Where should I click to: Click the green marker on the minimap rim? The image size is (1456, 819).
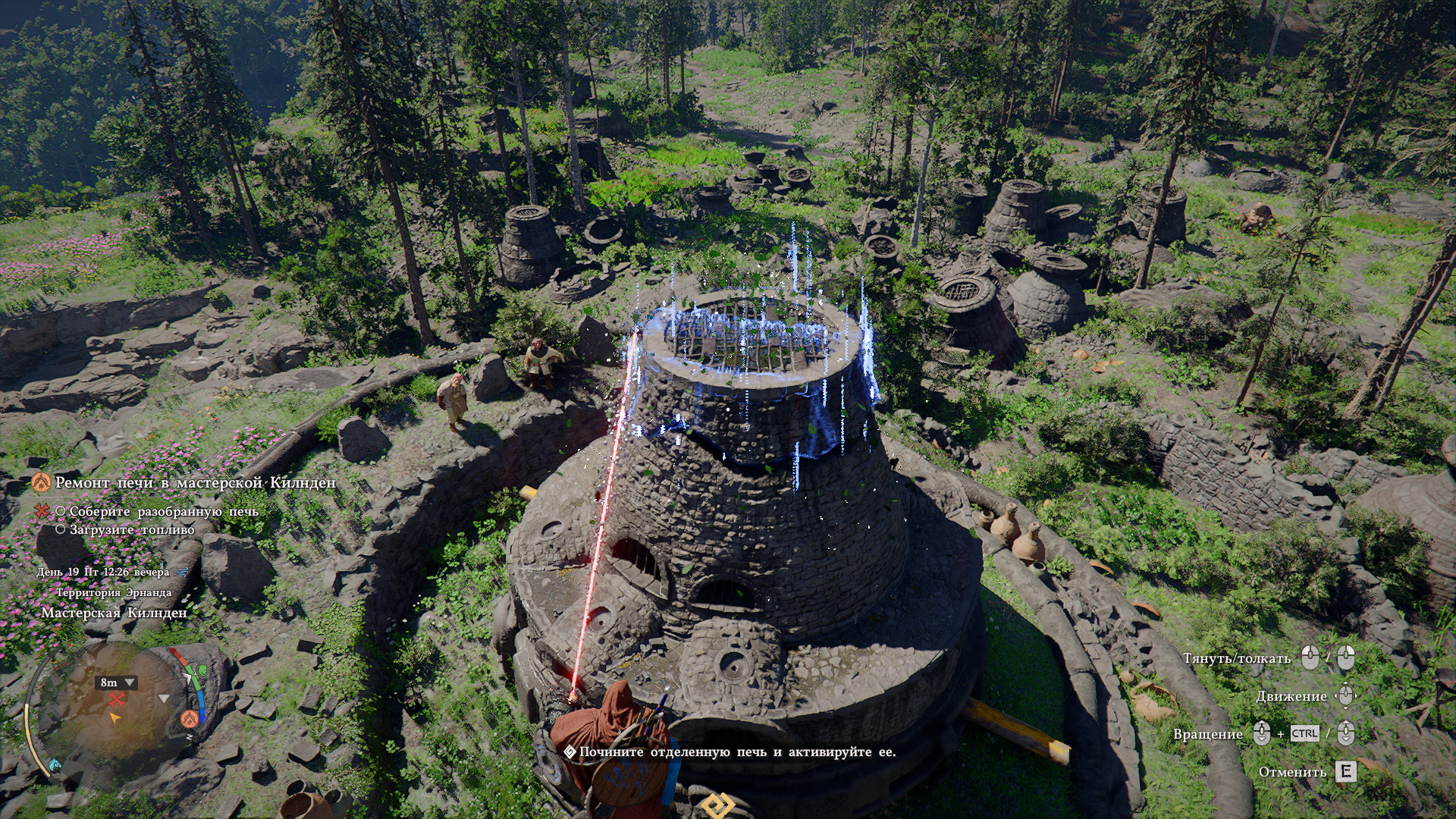[201, 671]
